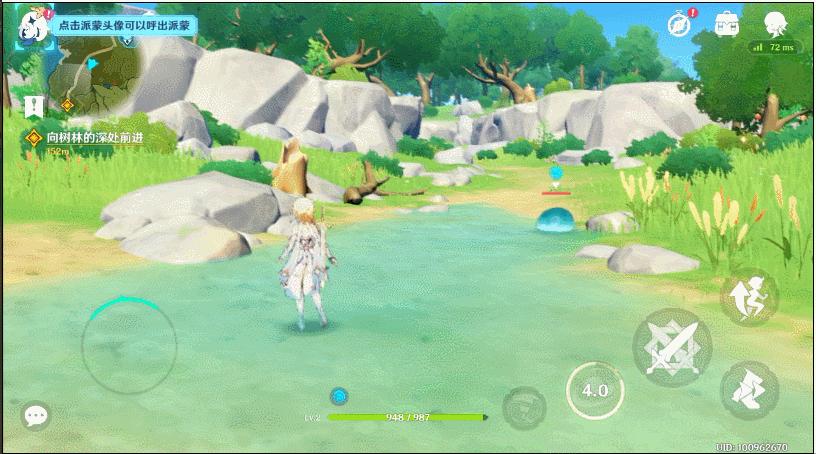Viewport: 816px width, 454px height.
Task: Open the backpack inventory
Action: 727,25
